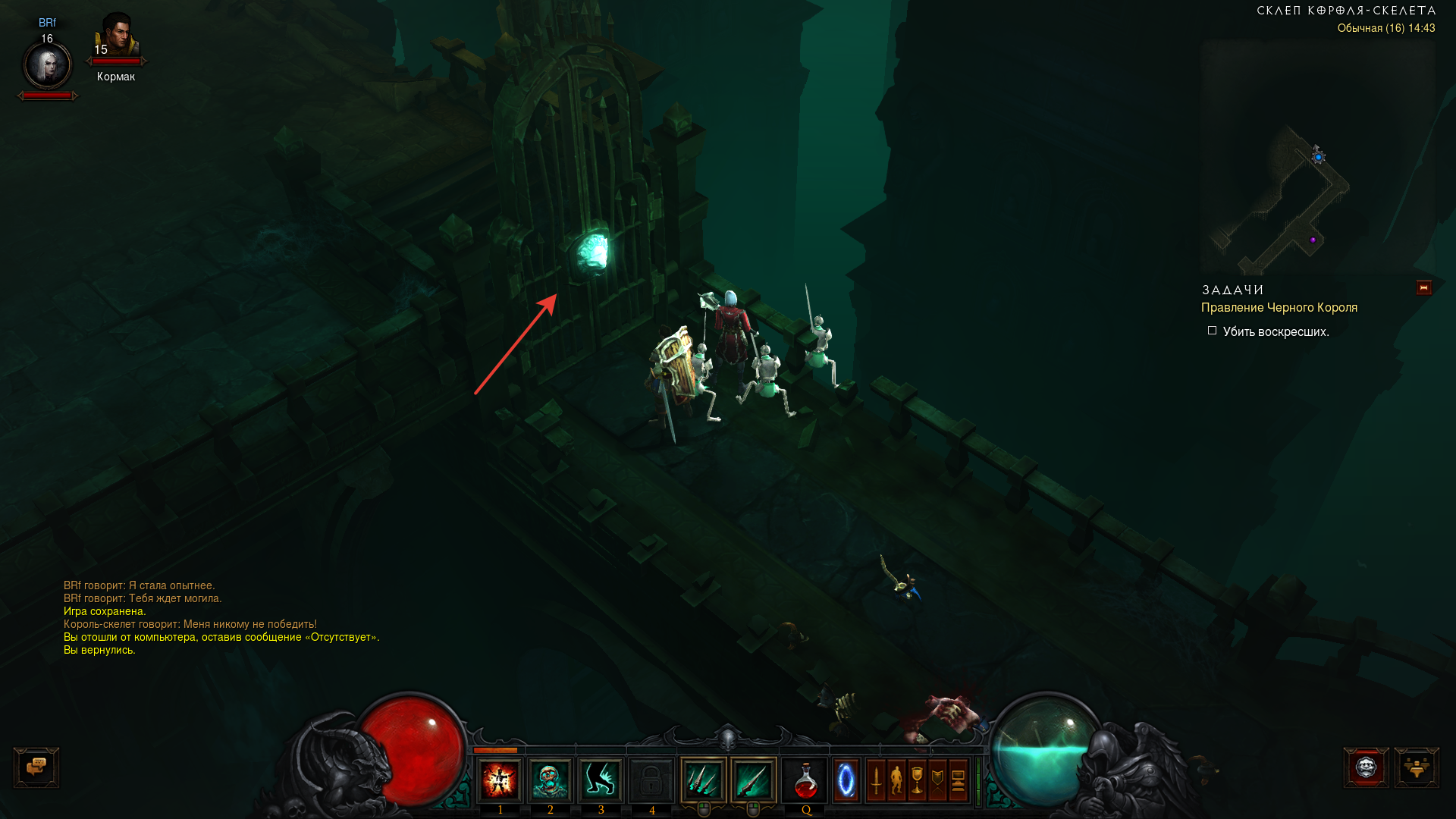Open the blue Town Portal

click(x=846, y=780)
